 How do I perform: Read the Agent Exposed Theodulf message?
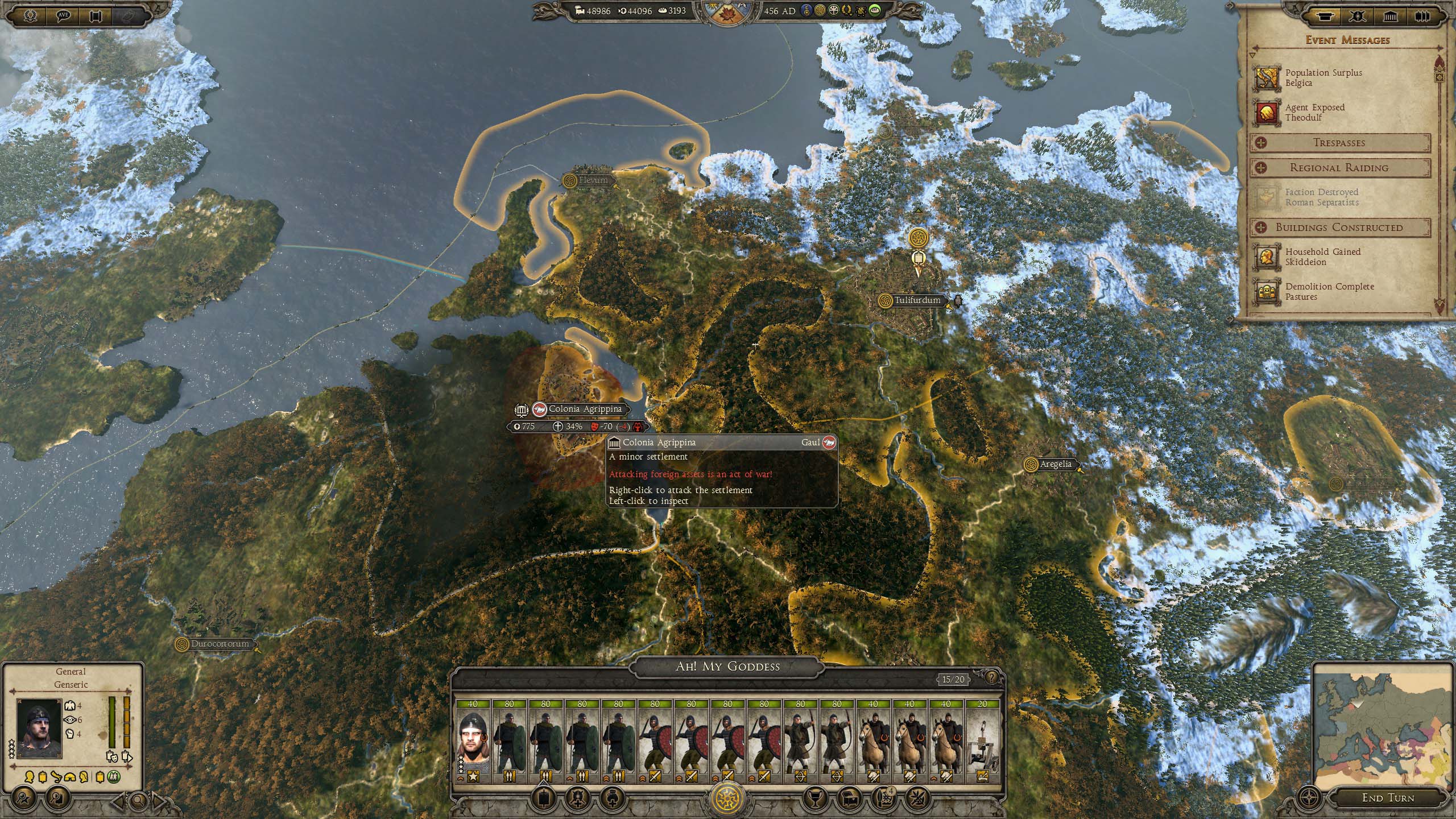coord(1314,112)
